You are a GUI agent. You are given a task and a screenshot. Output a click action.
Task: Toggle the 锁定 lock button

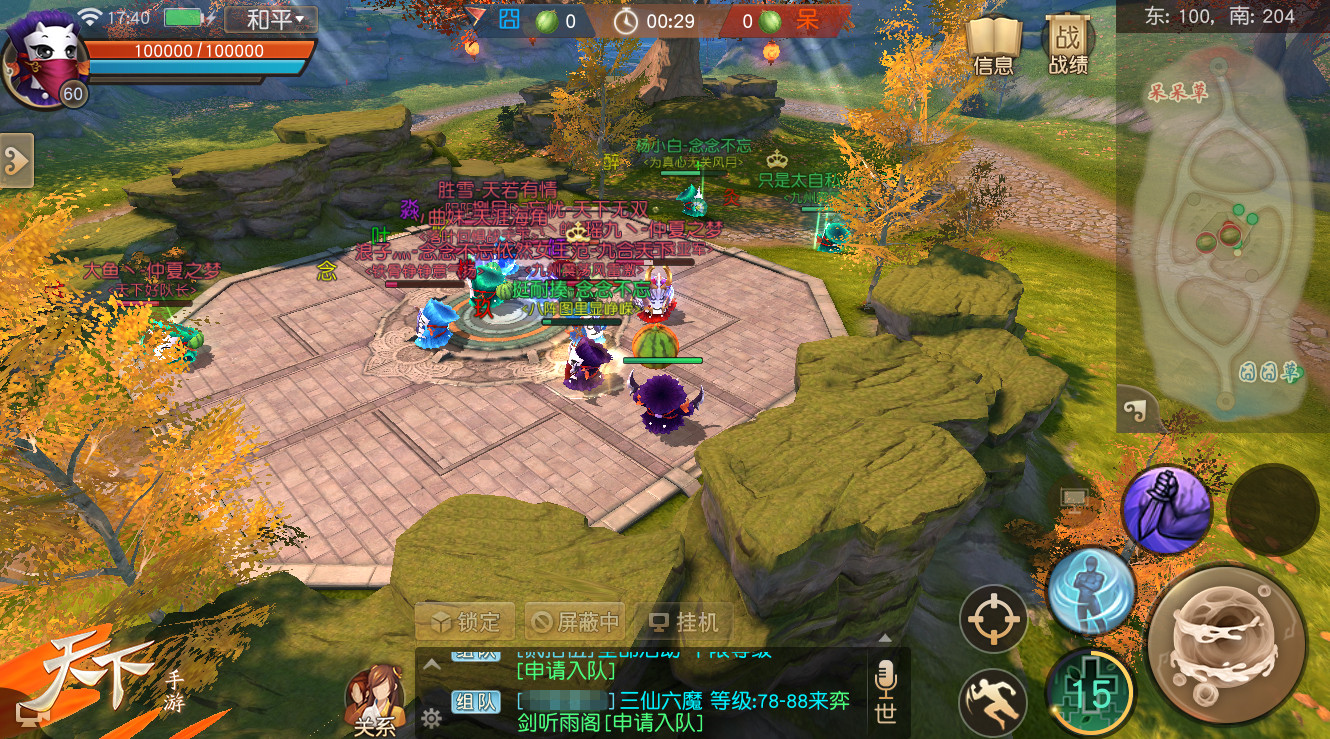pyautogui.click(x=465, y=622)
